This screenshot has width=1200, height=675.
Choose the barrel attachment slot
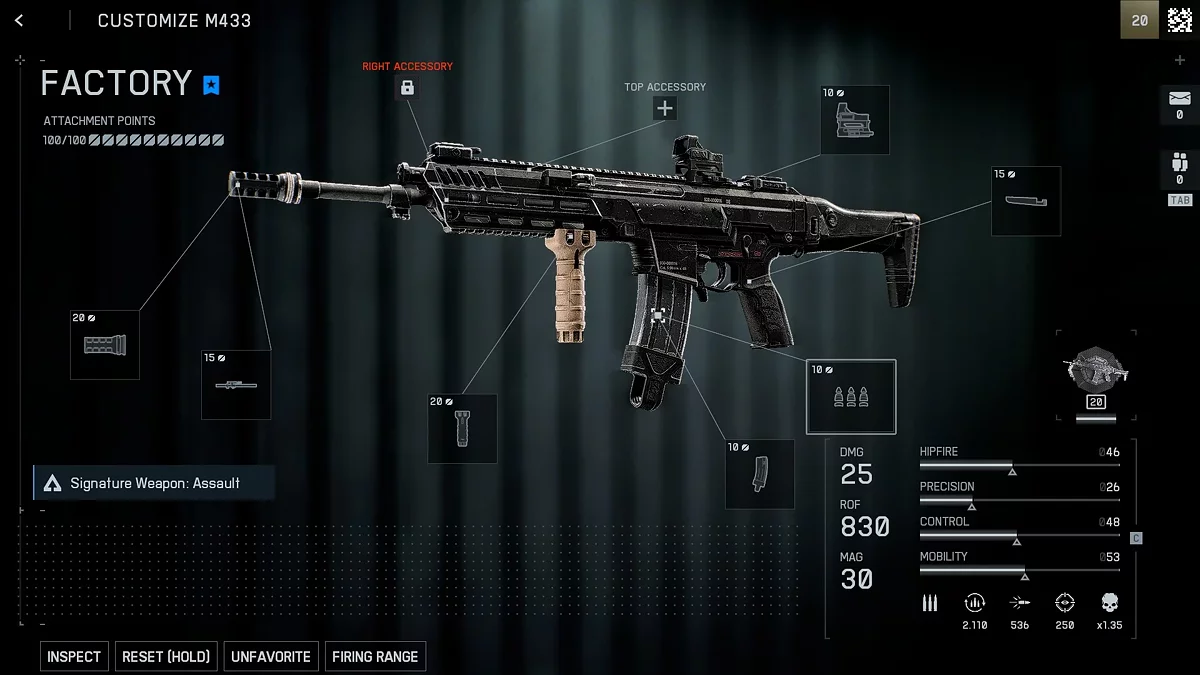click(236, 384)
